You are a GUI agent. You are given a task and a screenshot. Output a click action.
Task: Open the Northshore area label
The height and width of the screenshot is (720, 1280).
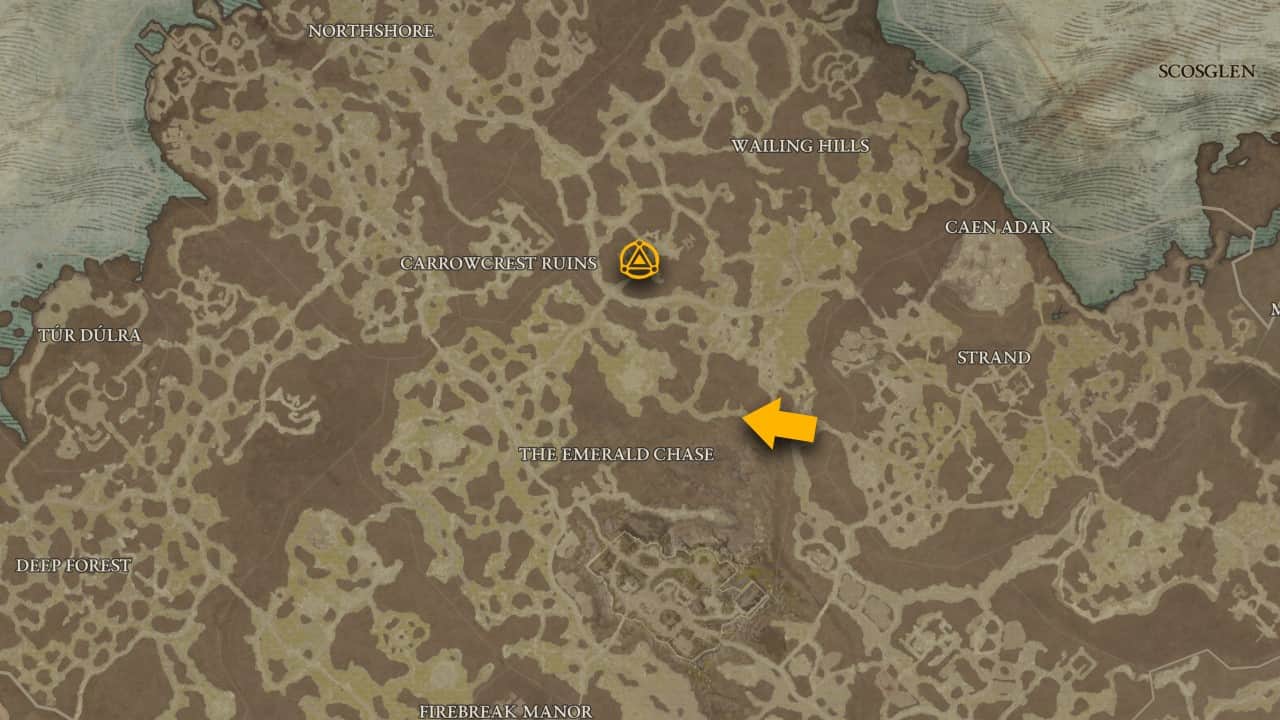(x=371, y=30)
